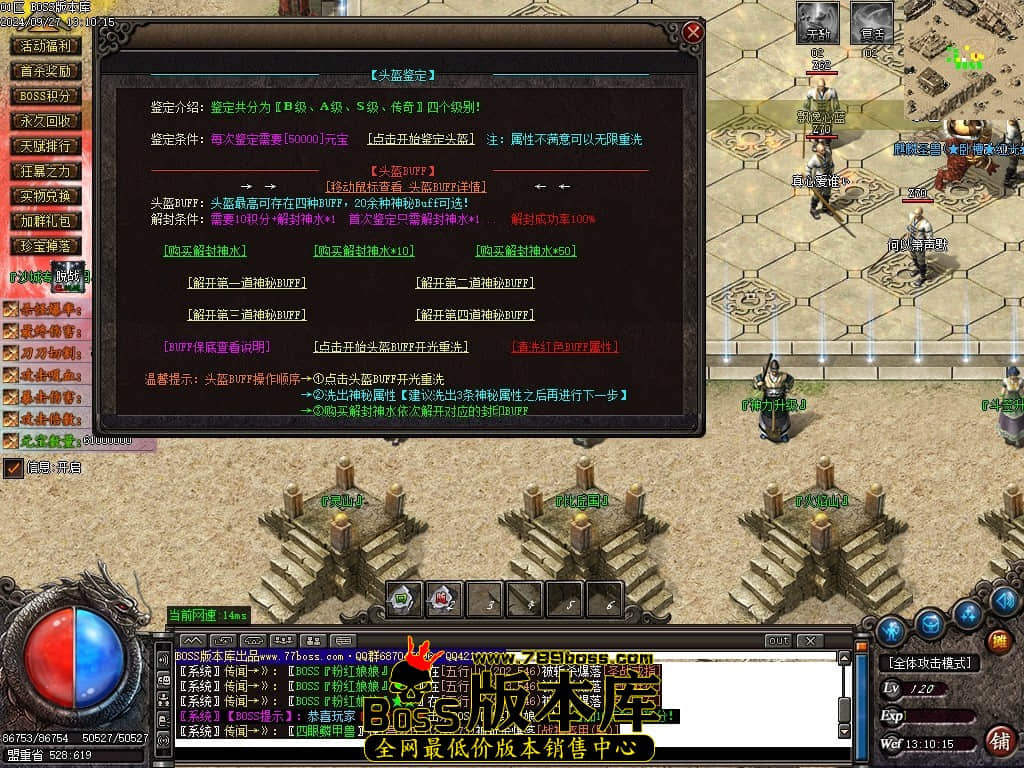Show the 天赋排行 ranking
This screenshot has height=768, width=1024.
pos(46,146)
